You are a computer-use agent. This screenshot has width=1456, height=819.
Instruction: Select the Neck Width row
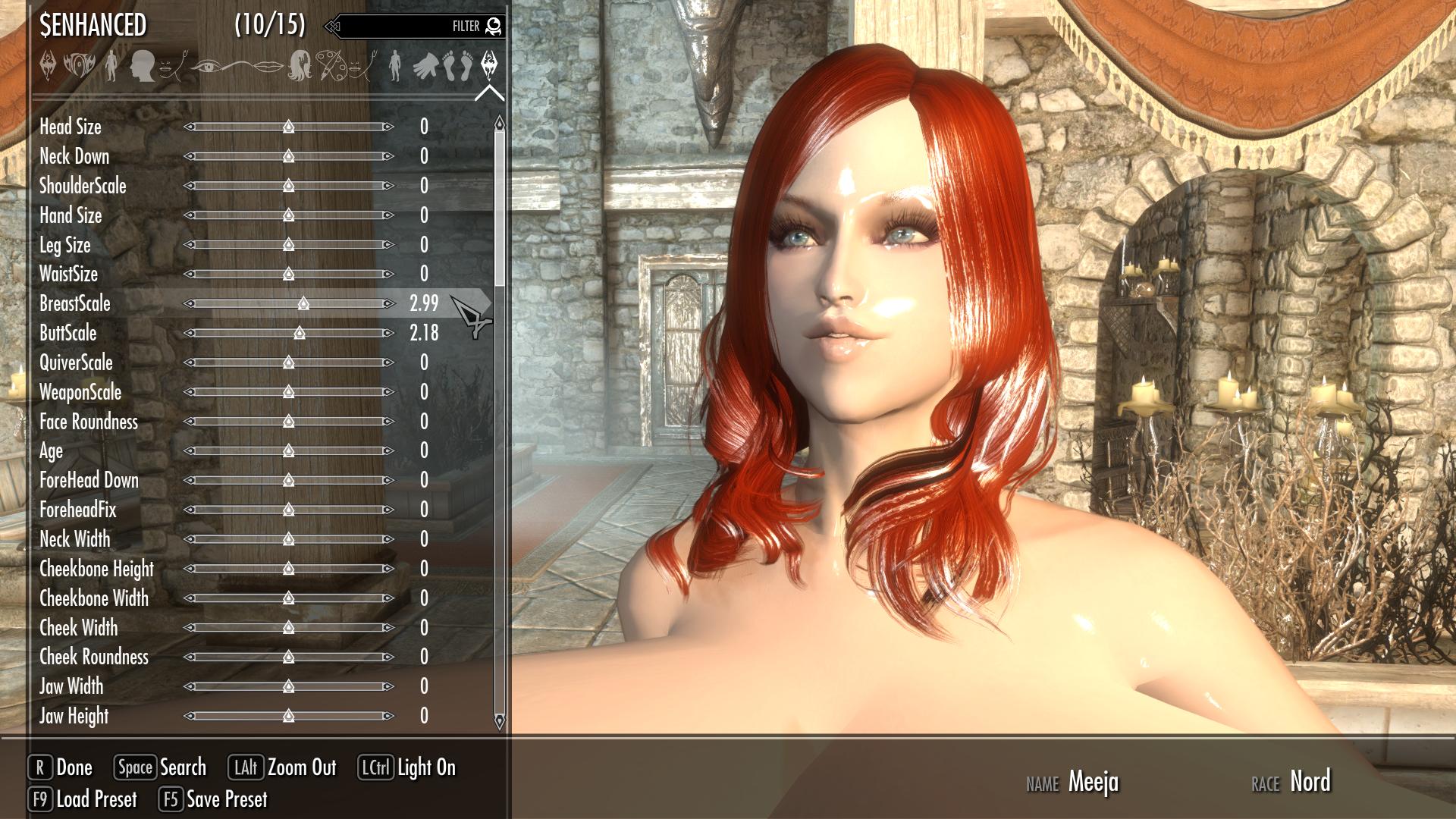click(75, 539)
